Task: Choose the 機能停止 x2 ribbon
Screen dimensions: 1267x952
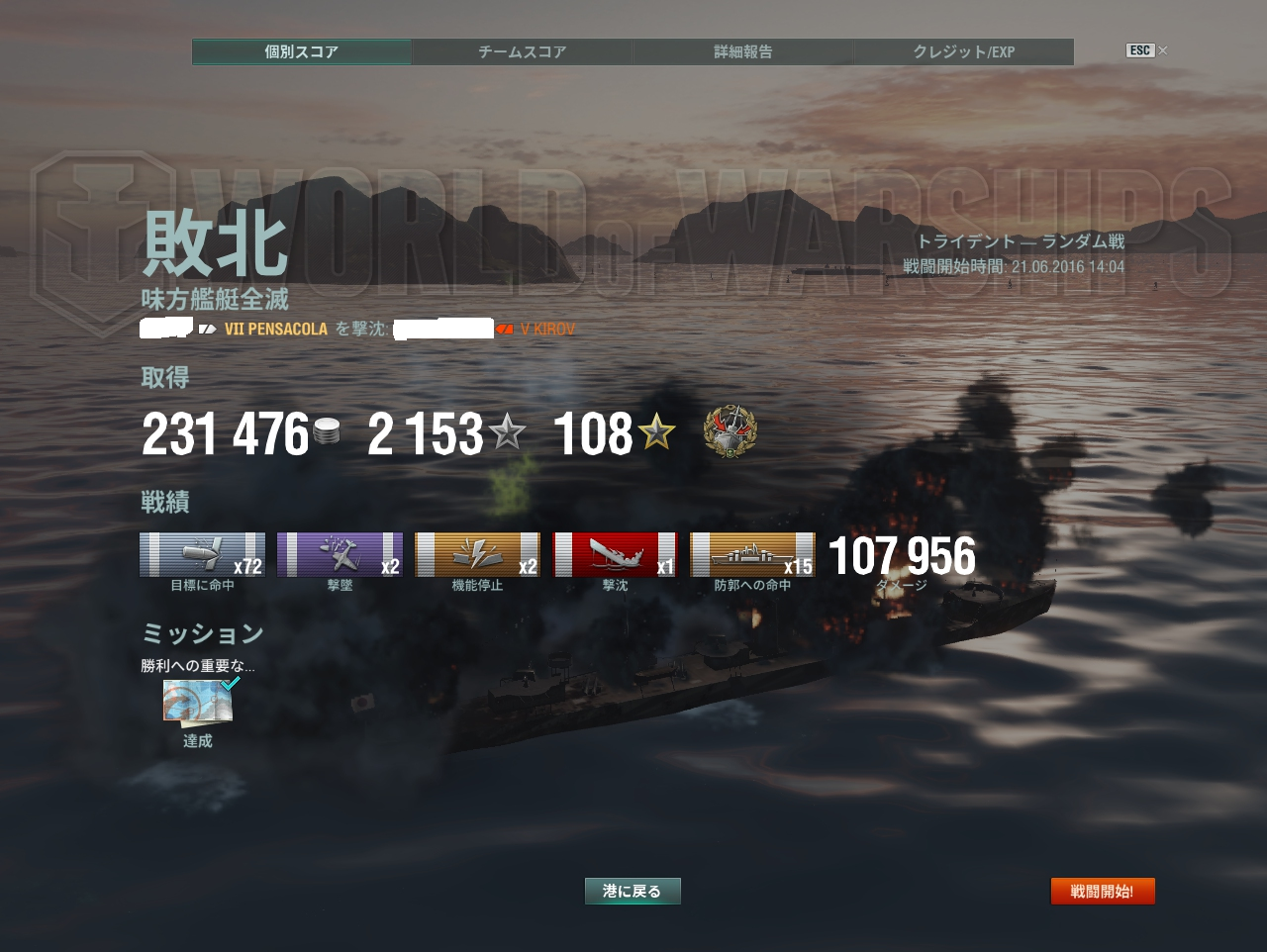Action: coord(477,554)
